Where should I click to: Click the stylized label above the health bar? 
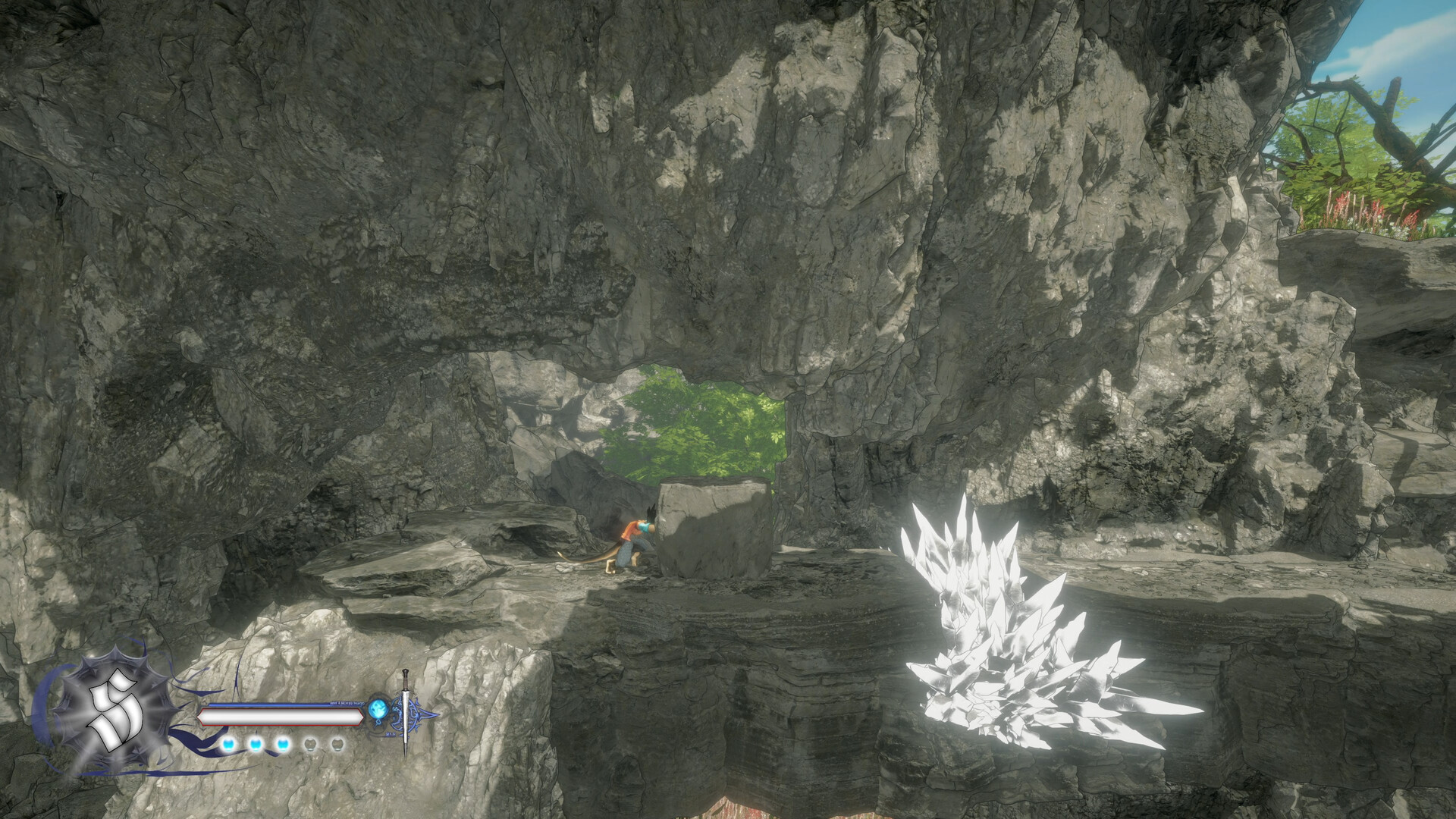(x=347, y=703)
